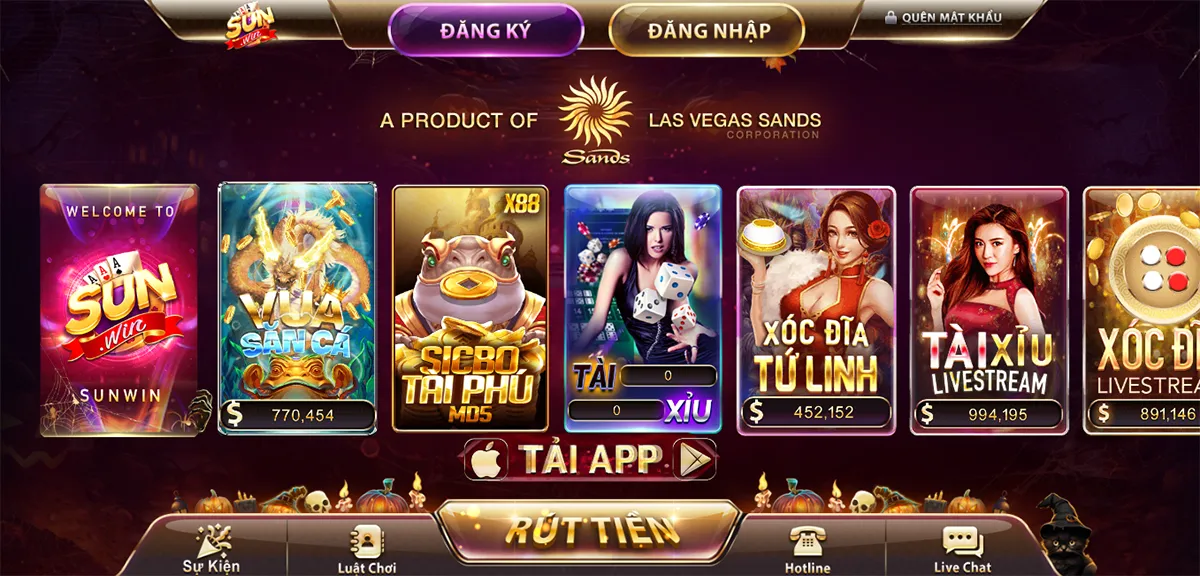This screenshot has height=576, width=1200.
Task: Start a Live Chat session
Action: [962, 549]
